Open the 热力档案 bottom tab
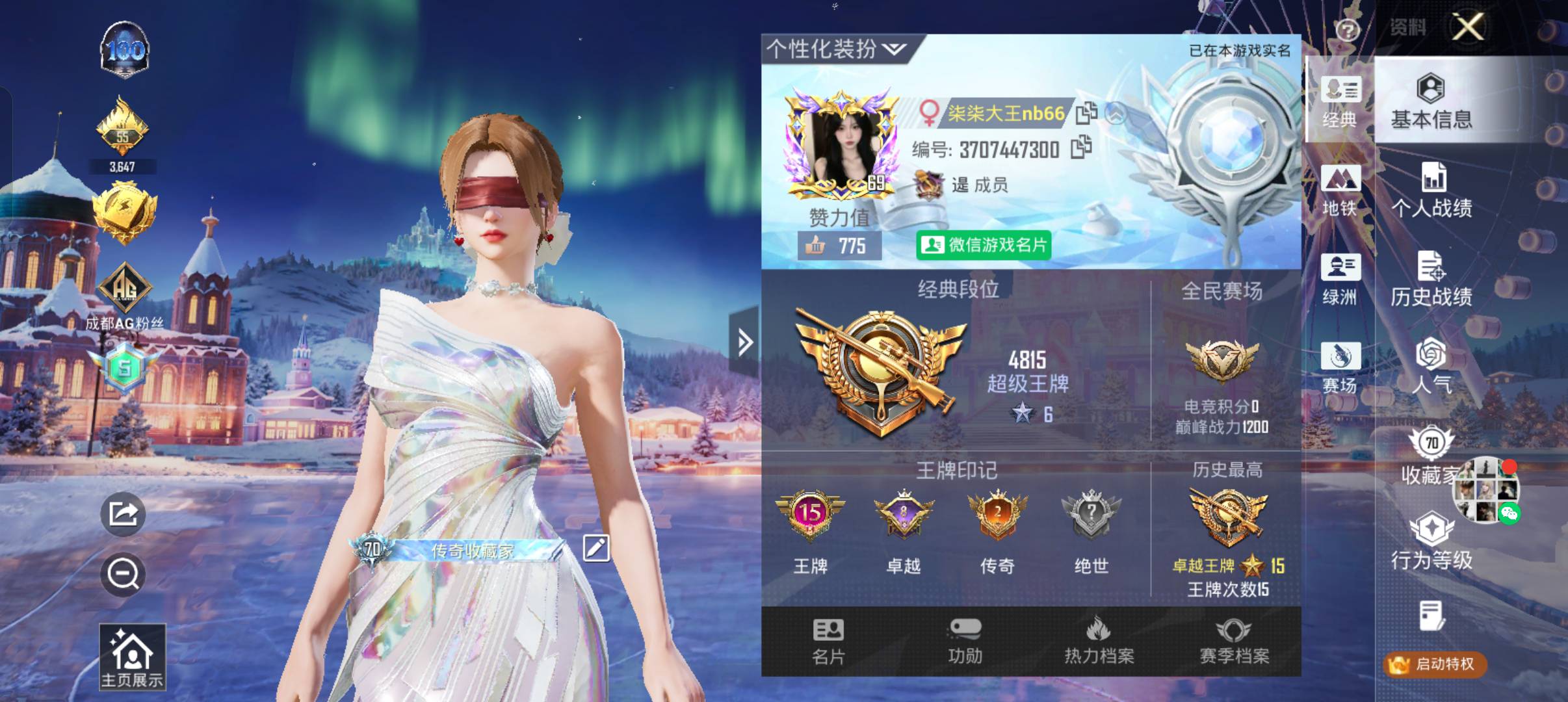 coord(1099,642)
